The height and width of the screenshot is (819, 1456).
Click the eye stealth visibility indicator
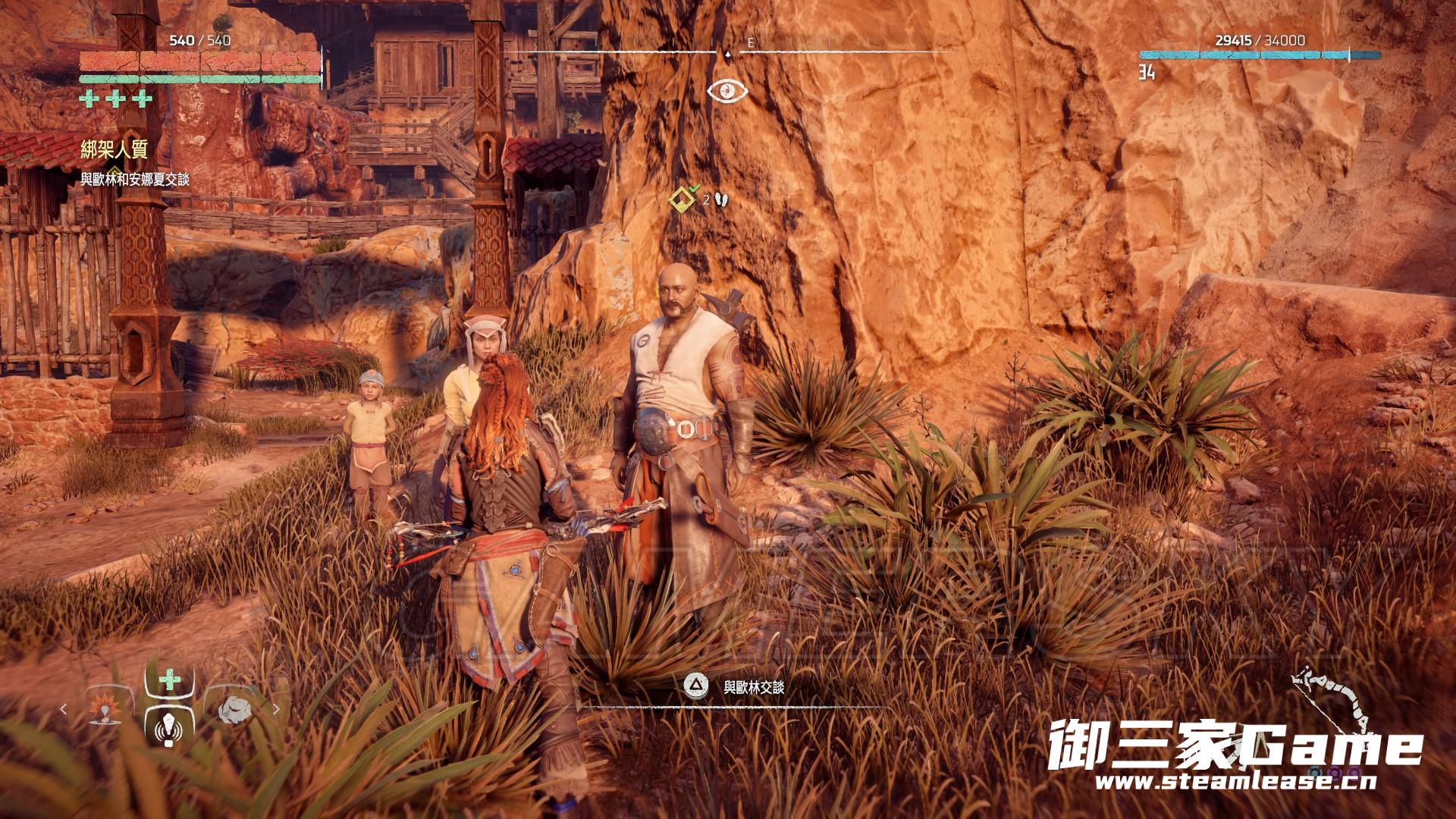tap(727, 91)
